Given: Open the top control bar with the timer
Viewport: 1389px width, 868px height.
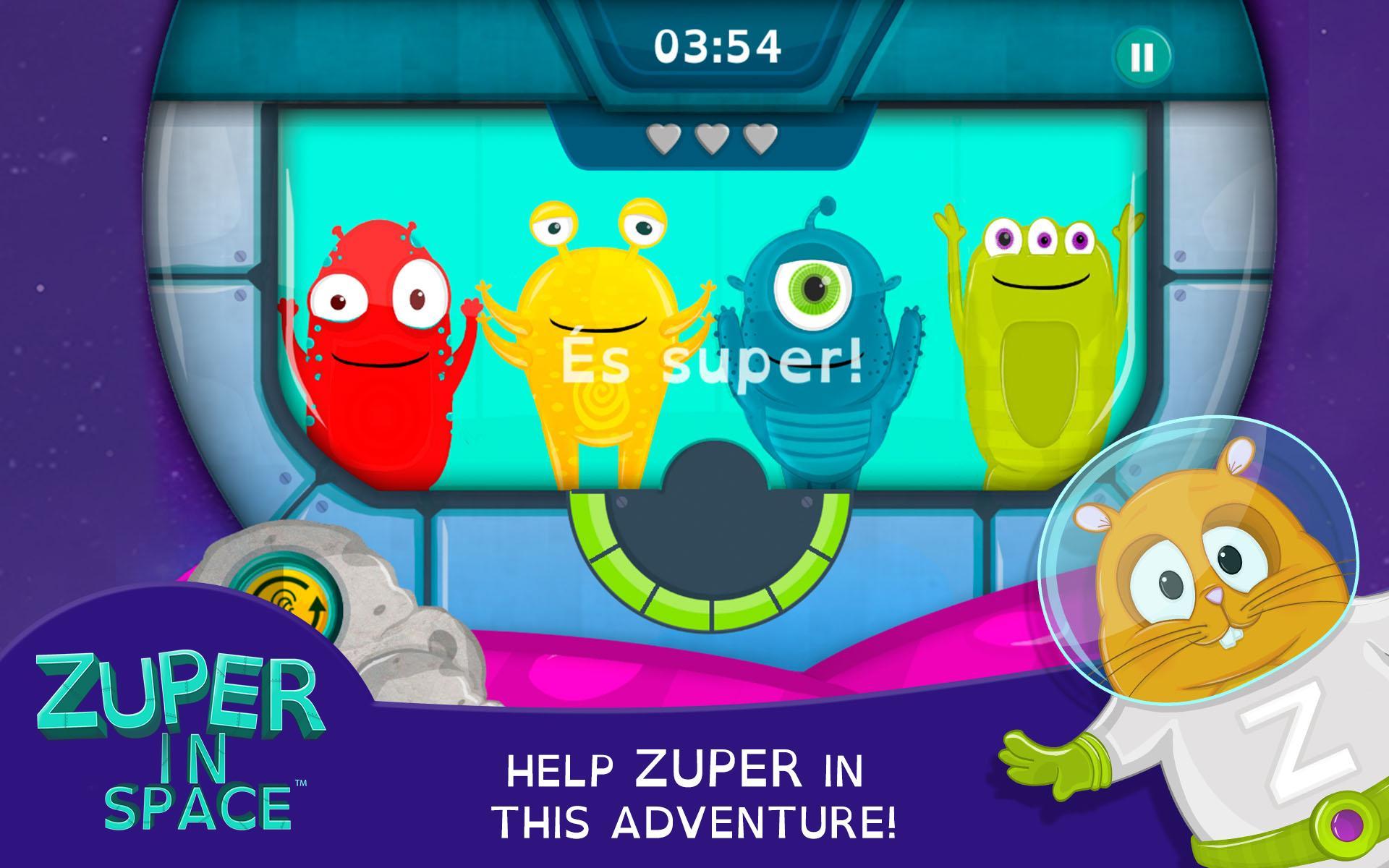Looking at the screenshot, I should (716, 43).
